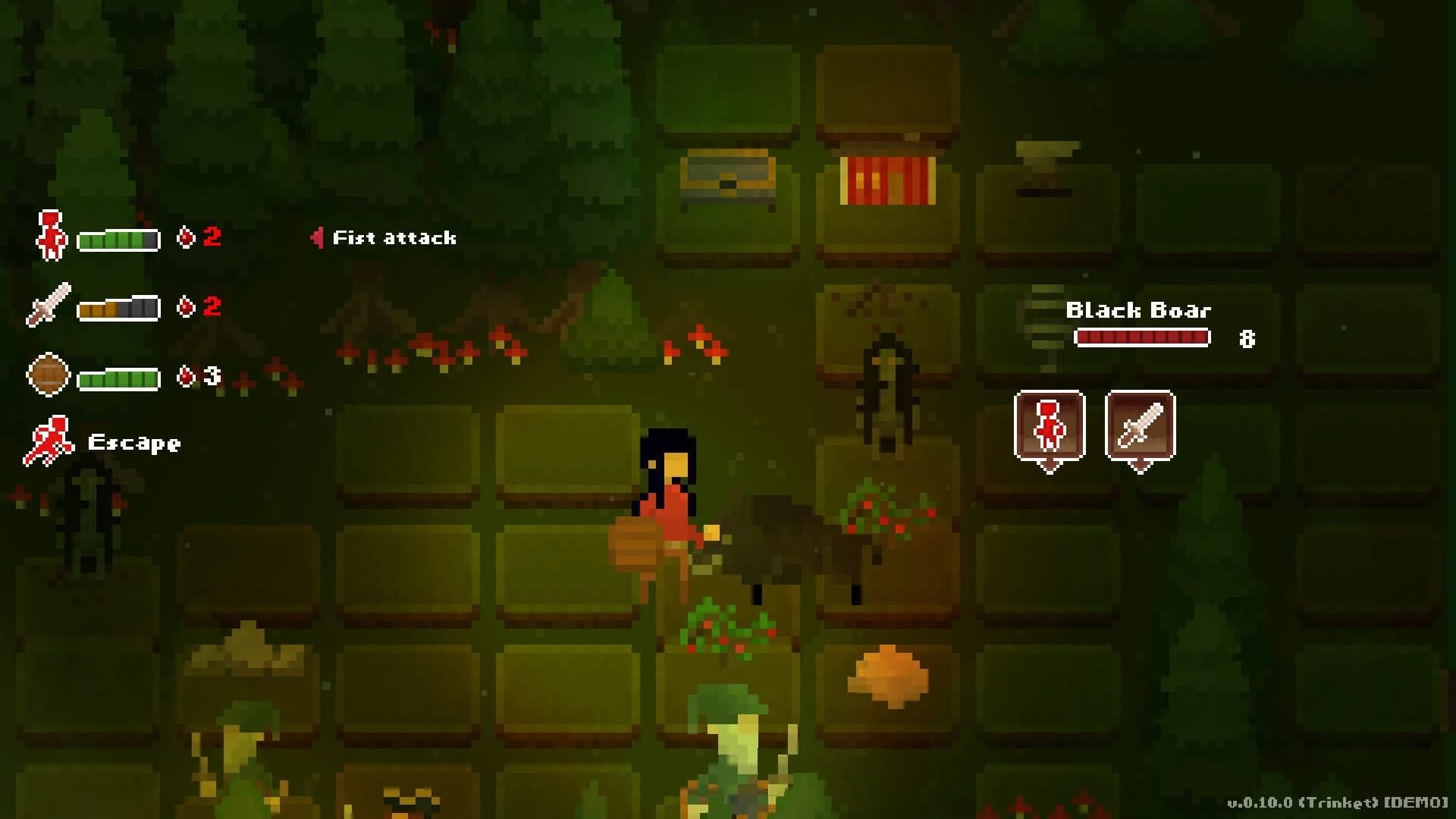Viewport: 1456px width, 819px height.
Task: Click the blood droplet beside the number 3
Action: 187,372
